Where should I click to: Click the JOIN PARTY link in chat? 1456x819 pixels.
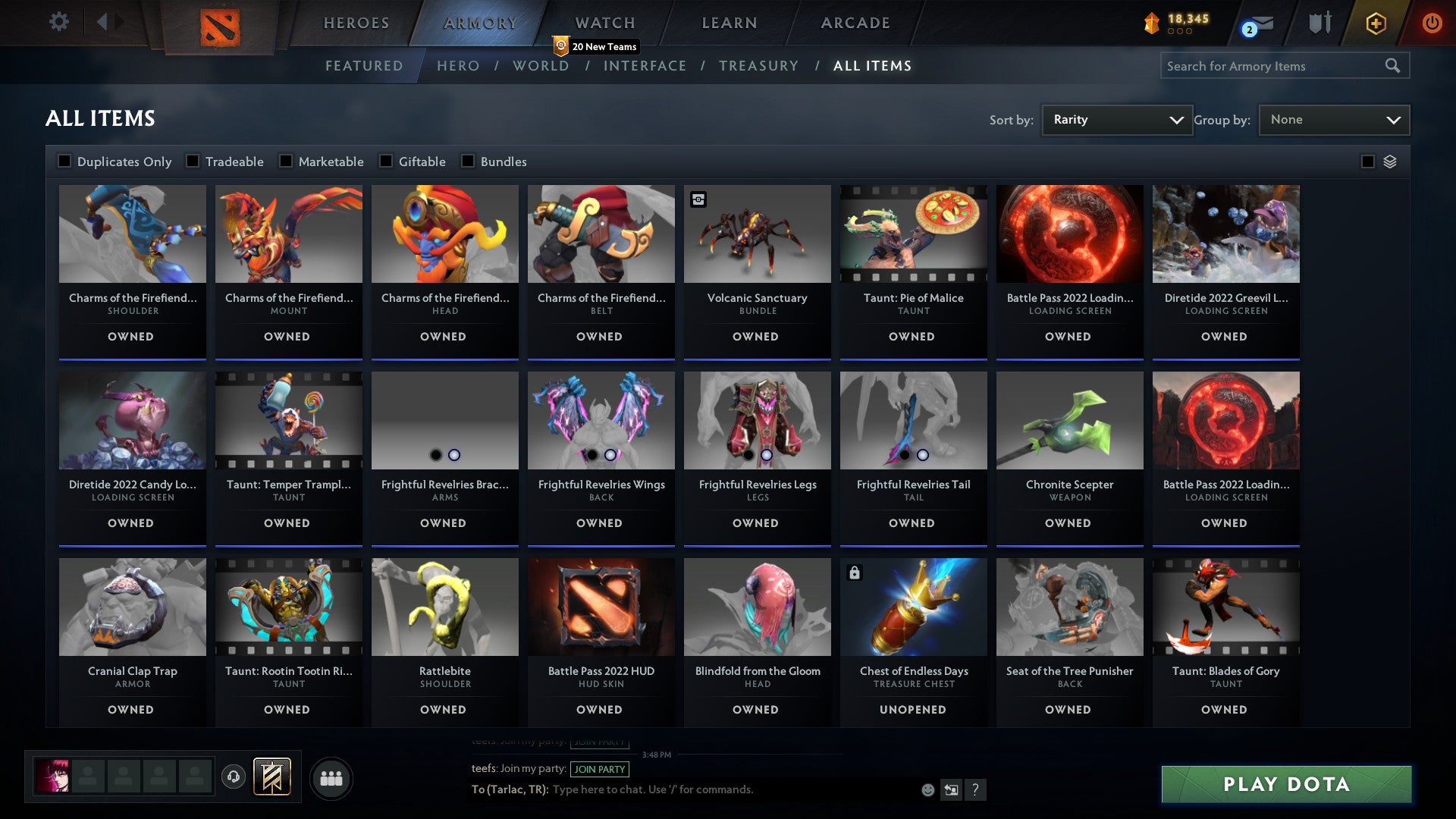(x=600, y=769)
